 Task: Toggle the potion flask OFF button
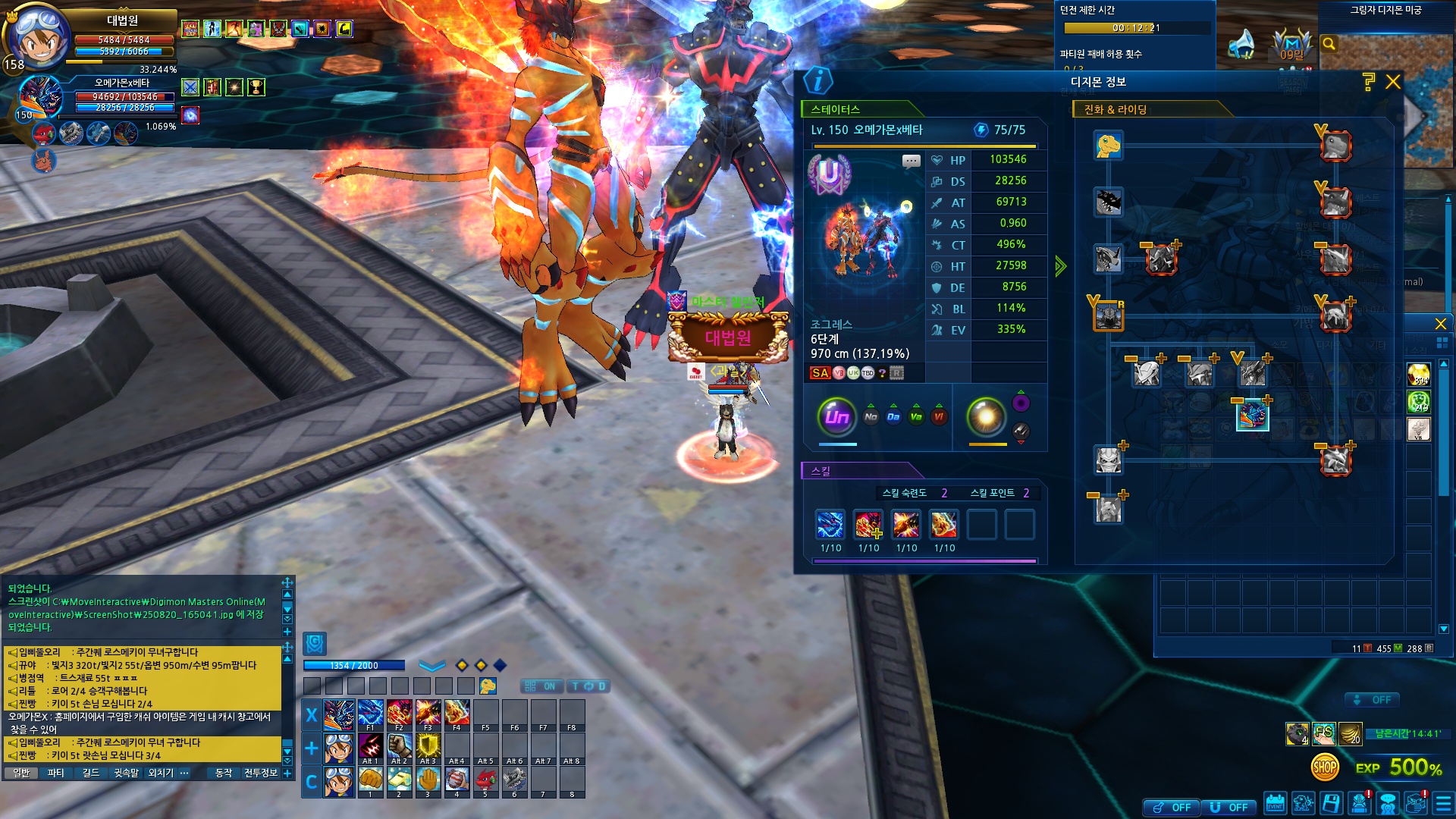[x=1172, y=808]
